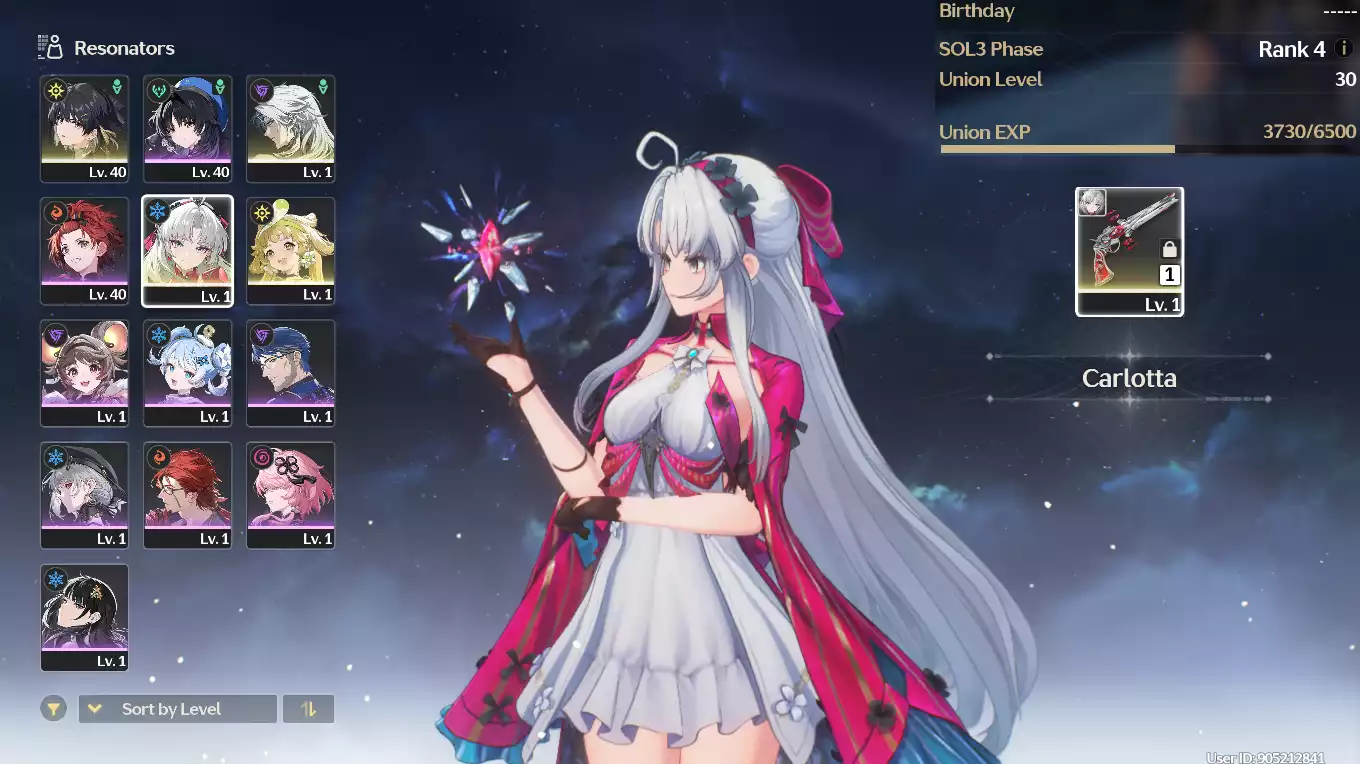This screenshot has width=1360, height=764.
Task: Show SOL3 Phase info via the i icon
Action: point(1343,48)
